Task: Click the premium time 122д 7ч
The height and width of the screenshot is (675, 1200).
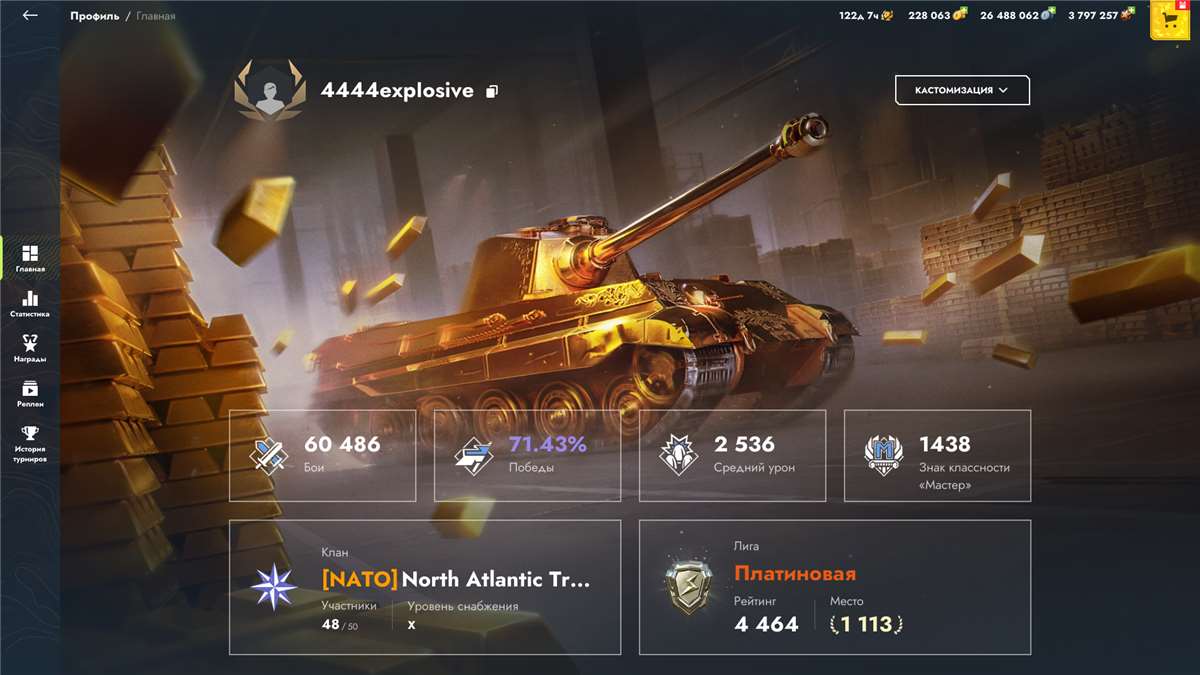Action: pyautogui.click(x=866, y=16)
